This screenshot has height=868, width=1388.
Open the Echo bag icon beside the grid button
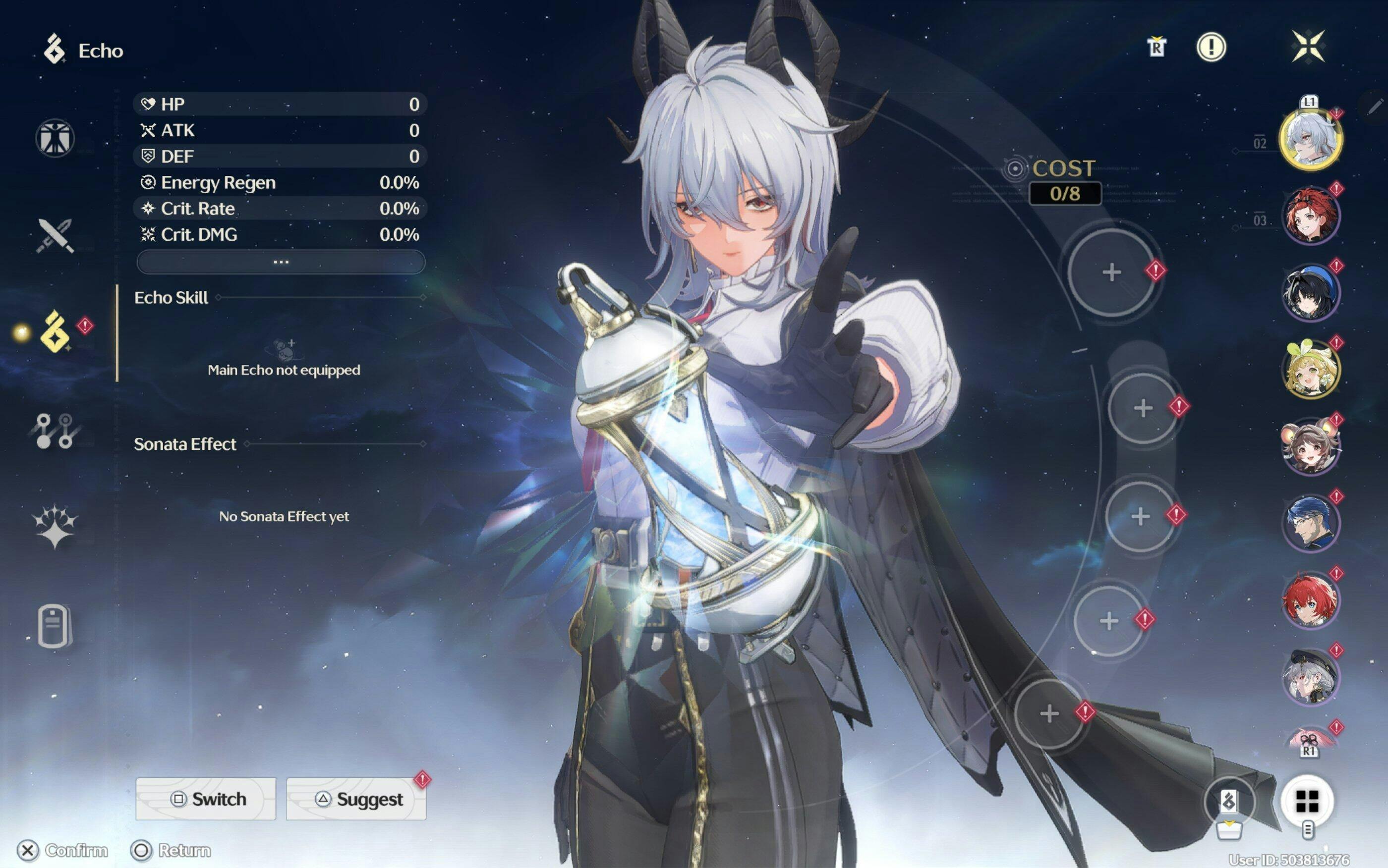pos(1229,803)
